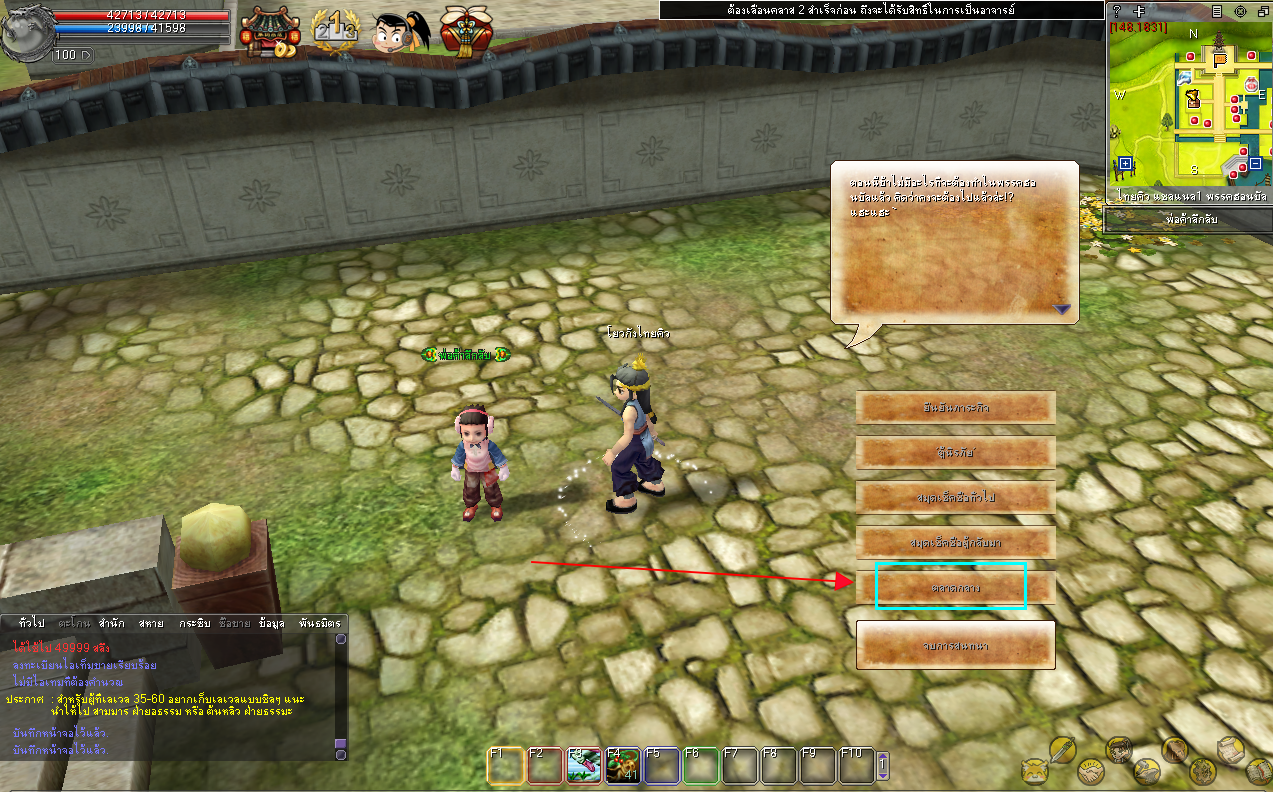Expand hotbar with the blue arrow toggle

(882, 766)
